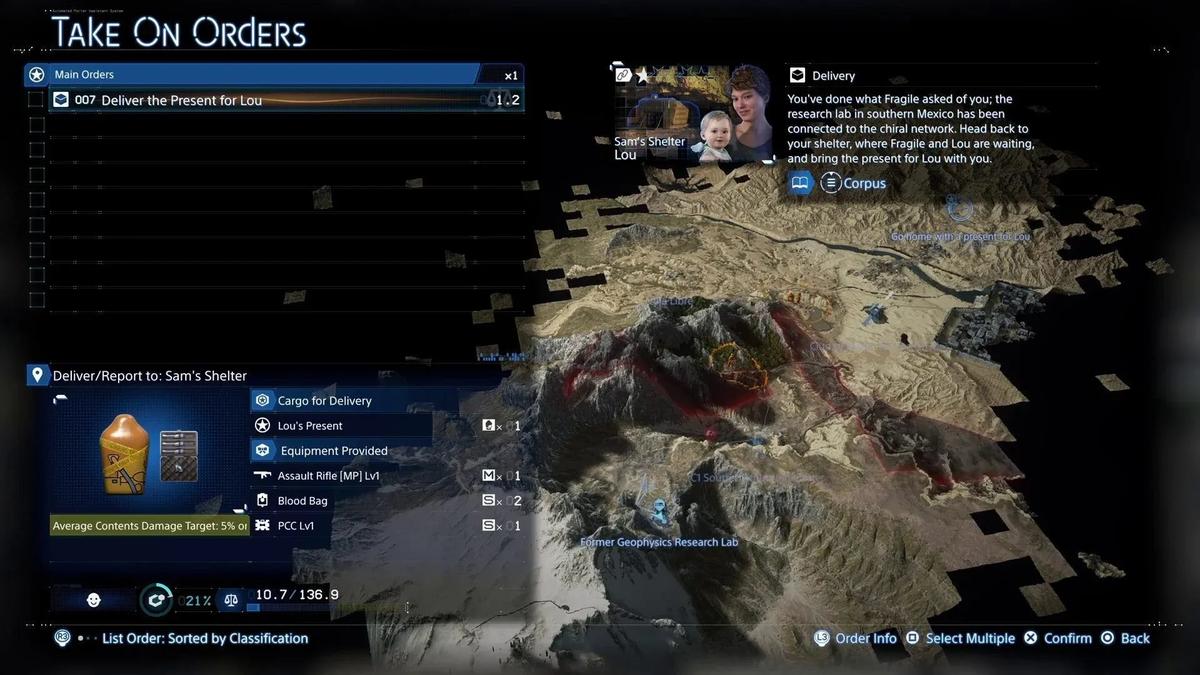1200x675 pixels.
Task: Click the Go home with present map marker
Action: [959, 209]
